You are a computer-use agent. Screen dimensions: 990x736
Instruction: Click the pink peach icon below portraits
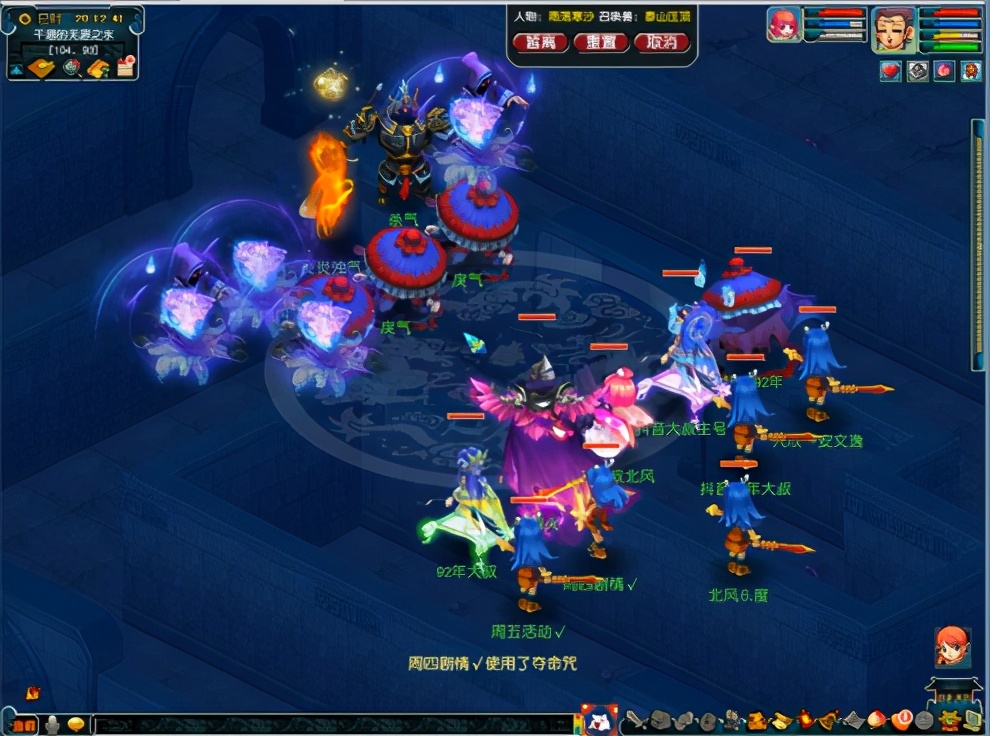click(x=944, y=71)
